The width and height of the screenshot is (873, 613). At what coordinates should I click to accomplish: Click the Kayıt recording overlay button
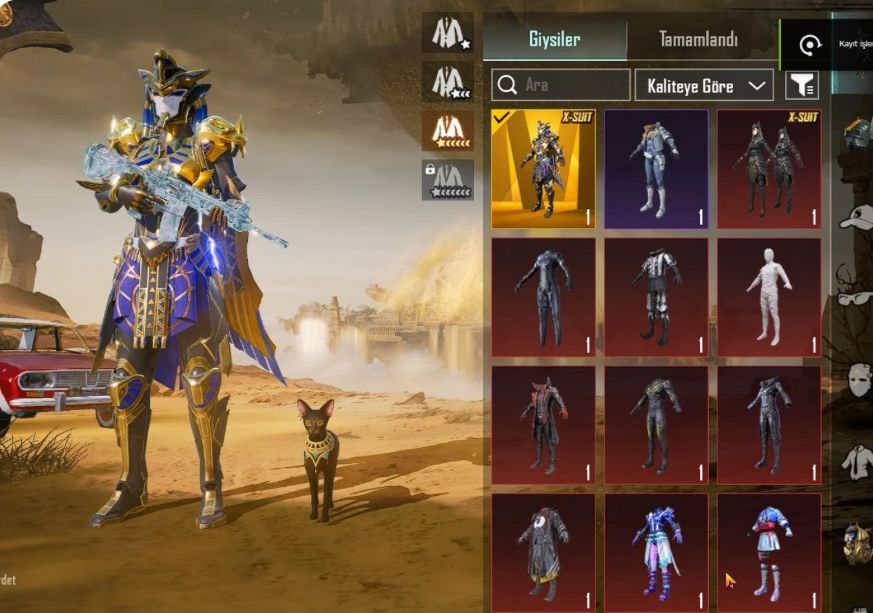coord(812,45)
